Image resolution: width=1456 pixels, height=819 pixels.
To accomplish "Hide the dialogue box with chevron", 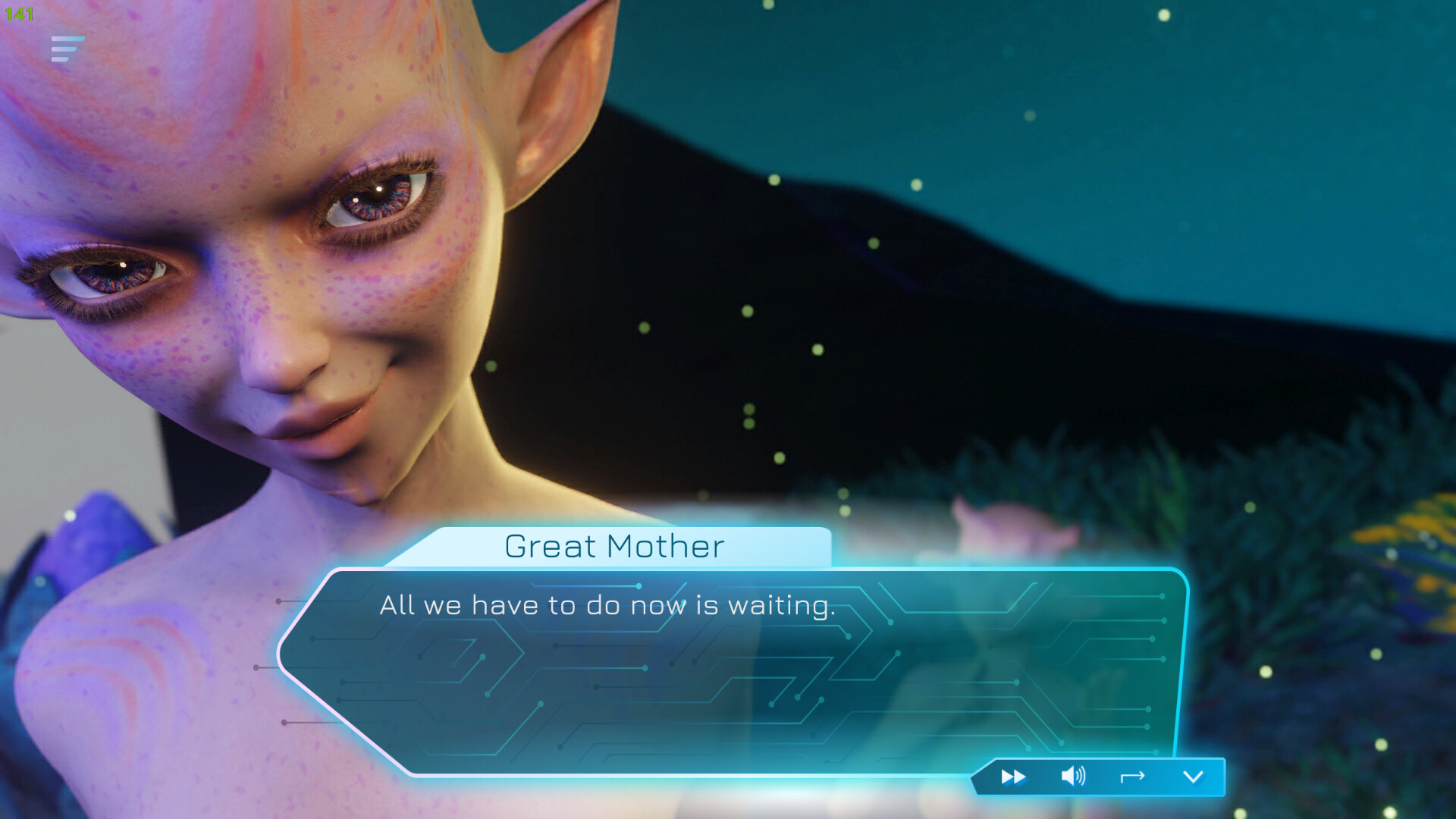I will click(1193, 777).
